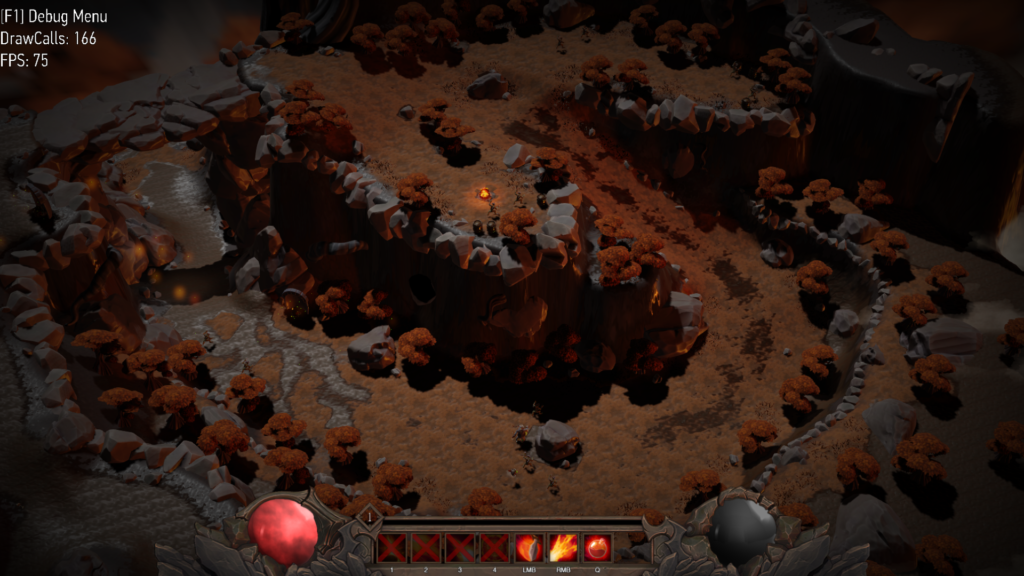Choose the crossed-out skill slot labeled 3
Screen dimensions: 1024x576
[x=460, y=548]
